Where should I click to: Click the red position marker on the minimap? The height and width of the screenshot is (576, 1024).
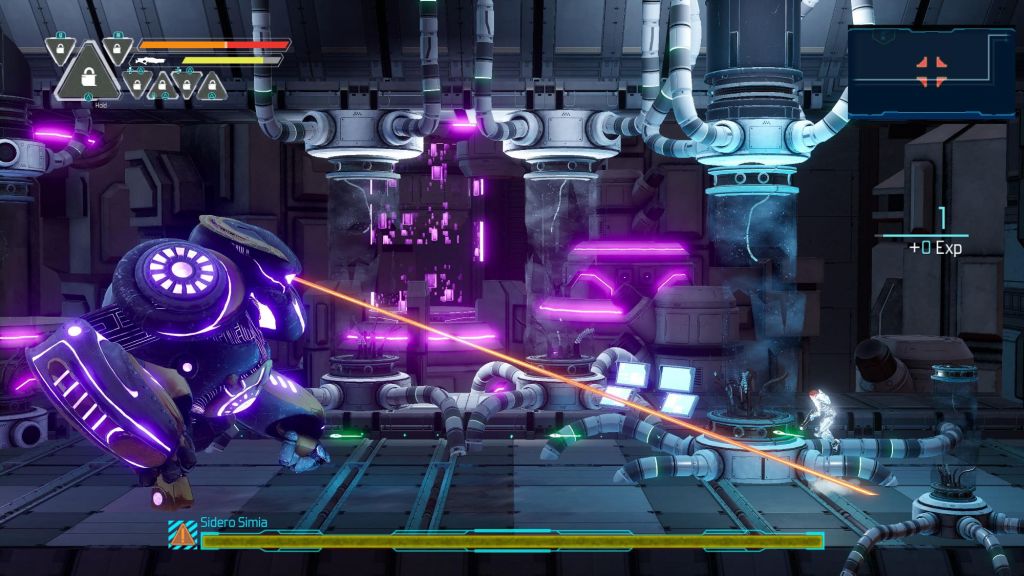(x=931, y=69)
